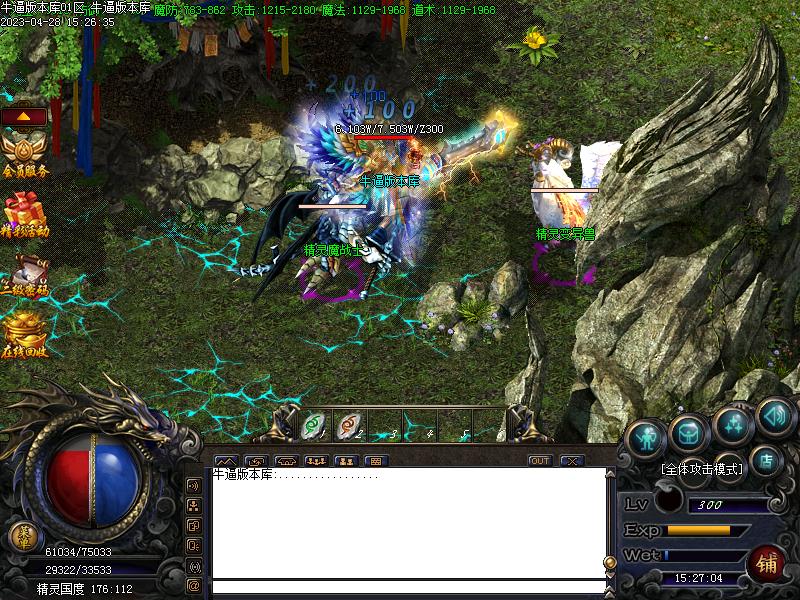
Task: Open the red 铺 stall button
Action: (767, 562)
